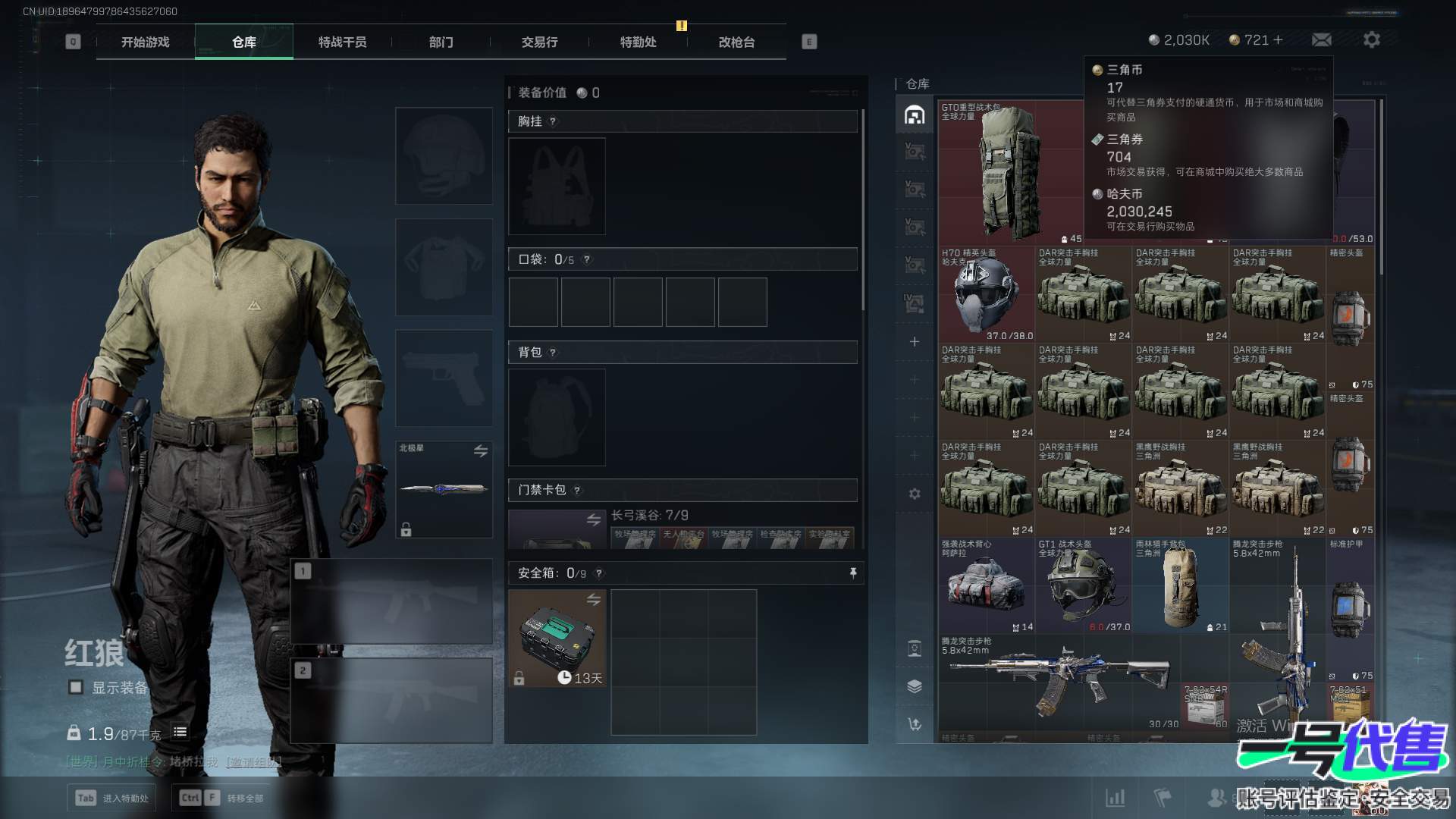1456x819 pixels.
Task: Pin the 安全箱 section
Action: tap(853, 573)
